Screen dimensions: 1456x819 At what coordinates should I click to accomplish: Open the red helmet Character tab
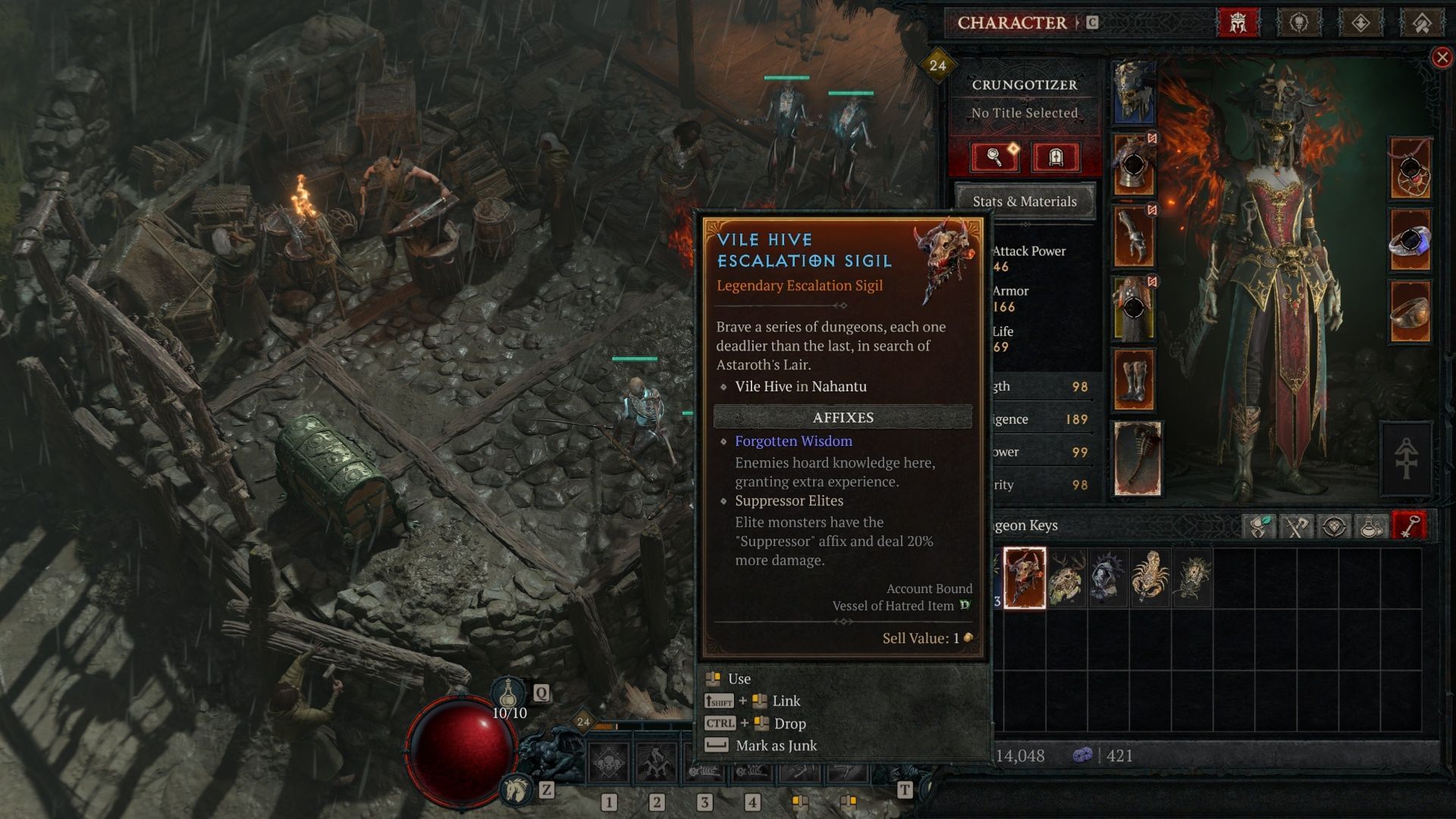1238,23
